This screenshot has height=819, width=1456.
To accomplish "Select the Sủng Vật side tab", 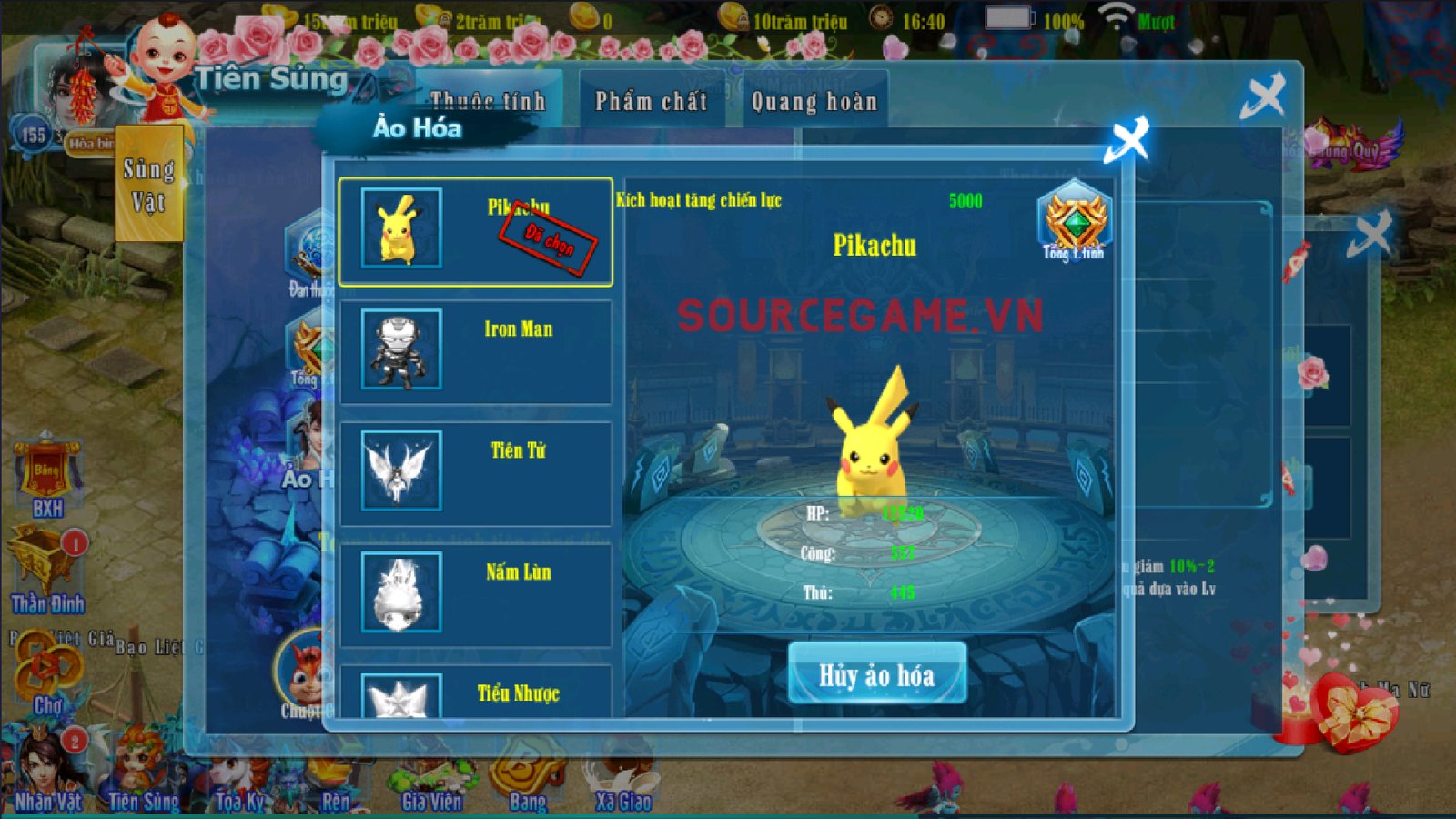I will pyautogui.click(x=148, y=185).
